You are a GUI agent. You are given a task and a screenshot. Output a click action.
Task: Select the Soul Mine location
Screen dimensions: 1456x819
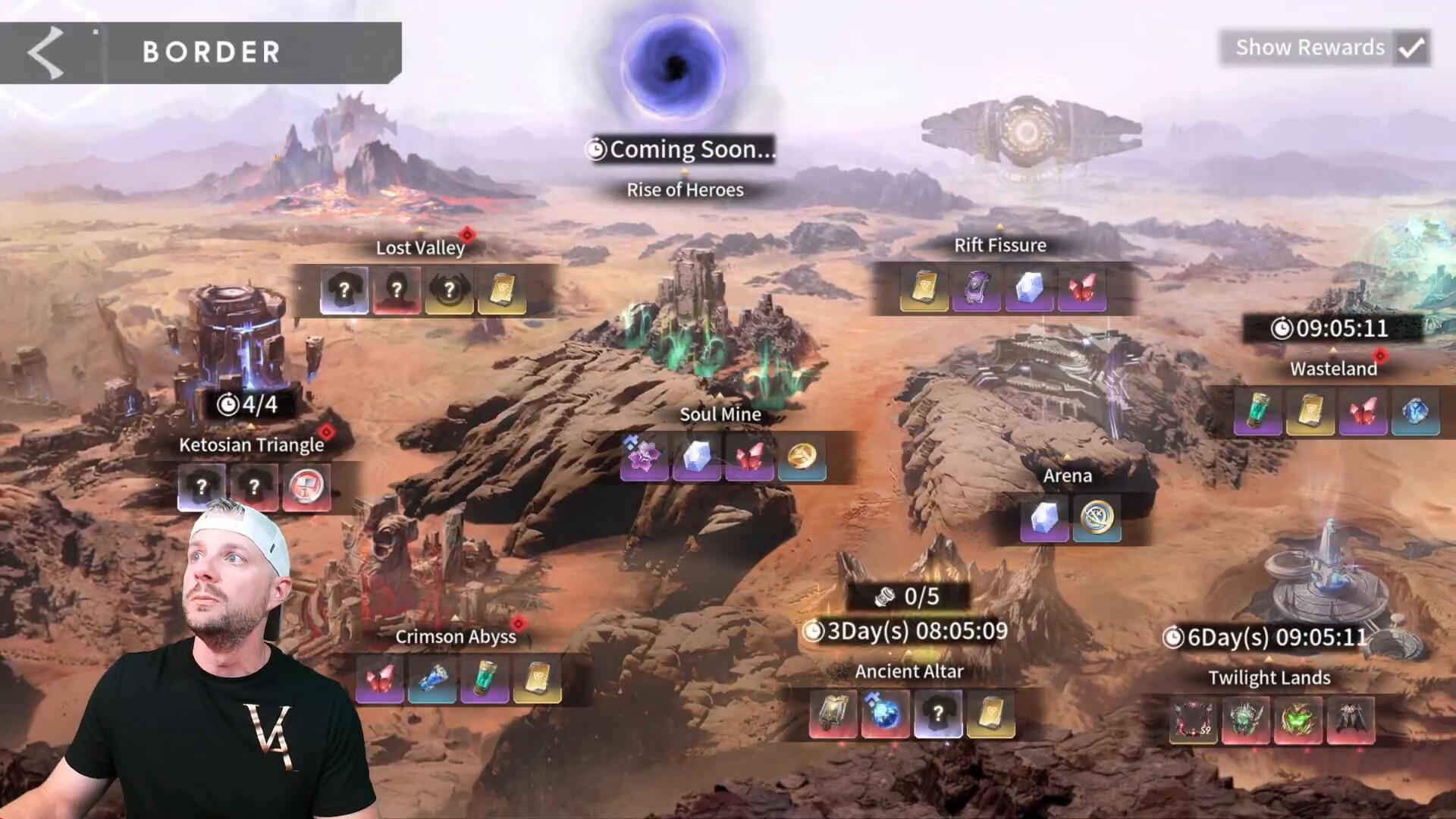coord(720,414)
